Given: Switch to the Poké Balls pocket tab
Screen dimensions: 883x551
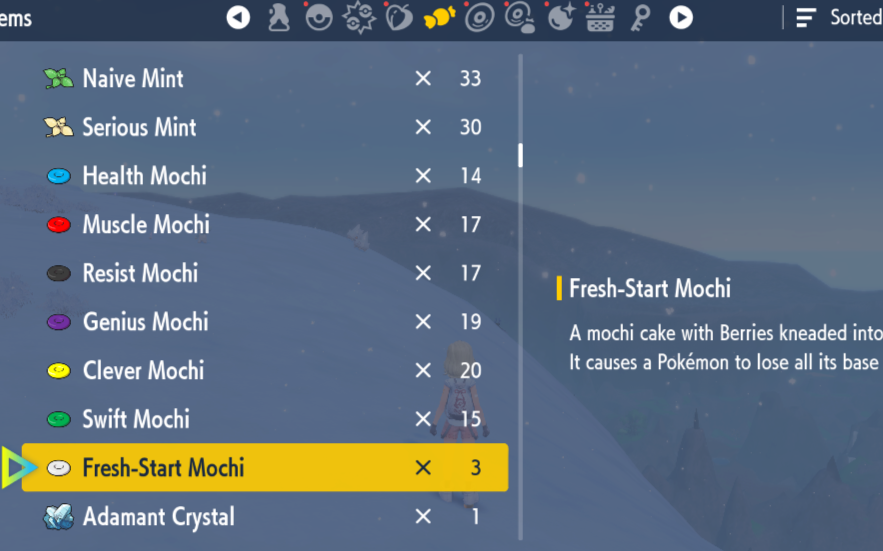Looking at the screenshot, I should tap(319, 17).
